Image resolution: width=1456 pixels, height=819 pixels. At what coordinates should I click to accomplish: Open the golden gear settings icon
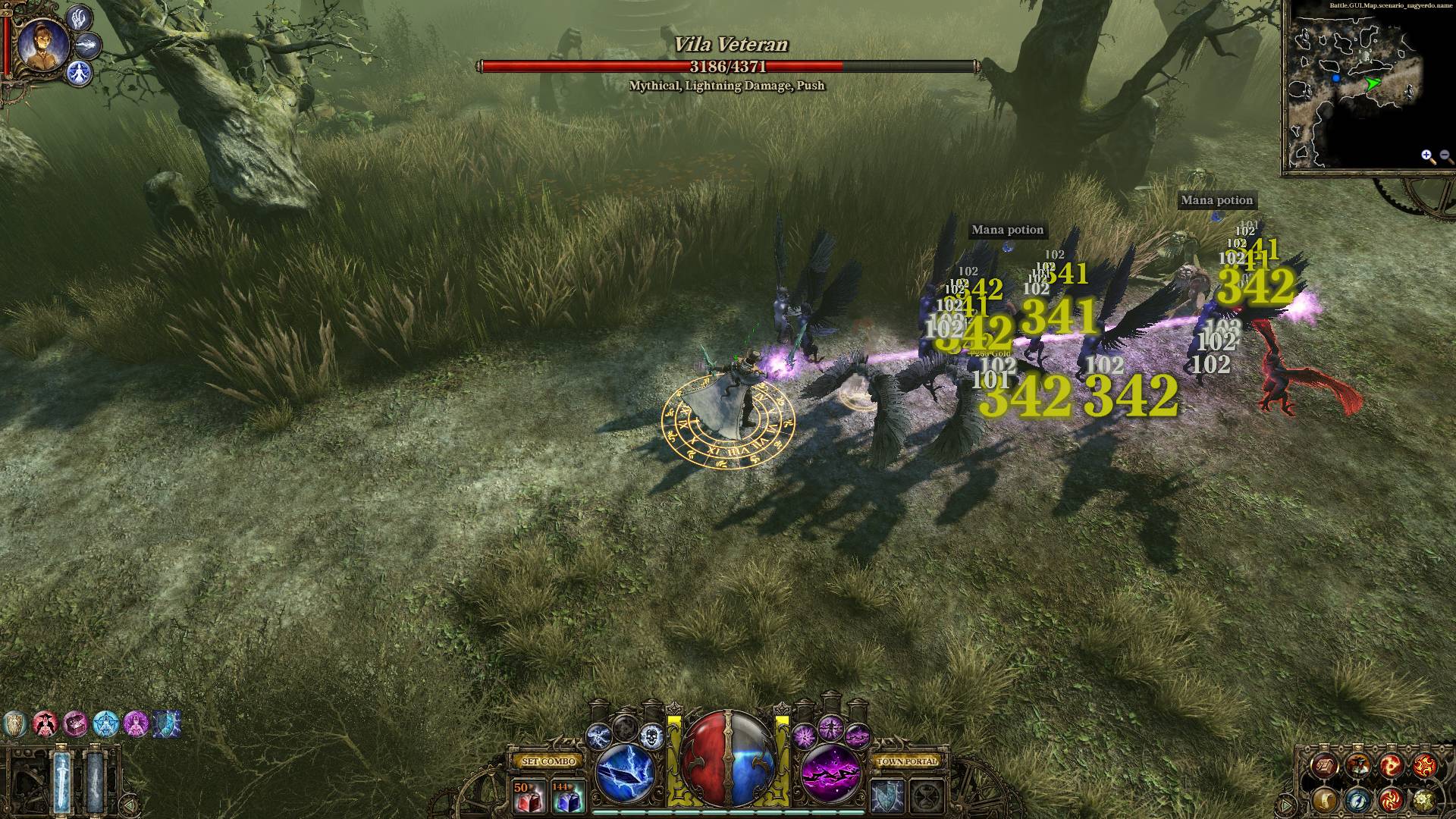click(1423, 799)
